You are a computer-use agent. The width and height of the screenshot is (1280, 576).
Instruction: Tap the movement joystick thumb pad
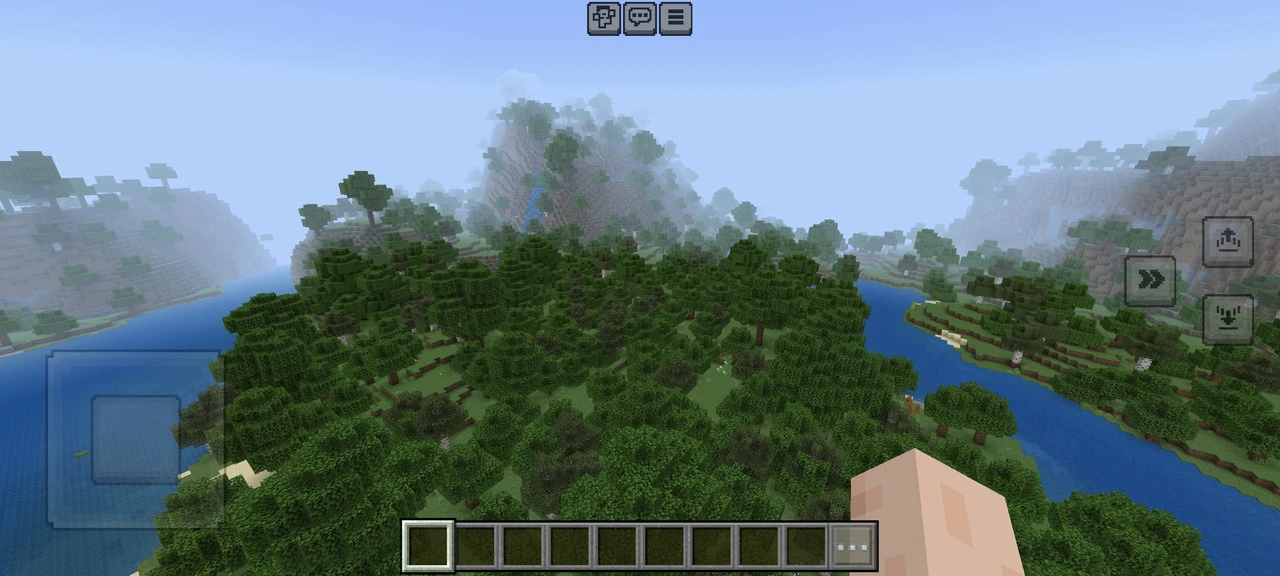136,439
